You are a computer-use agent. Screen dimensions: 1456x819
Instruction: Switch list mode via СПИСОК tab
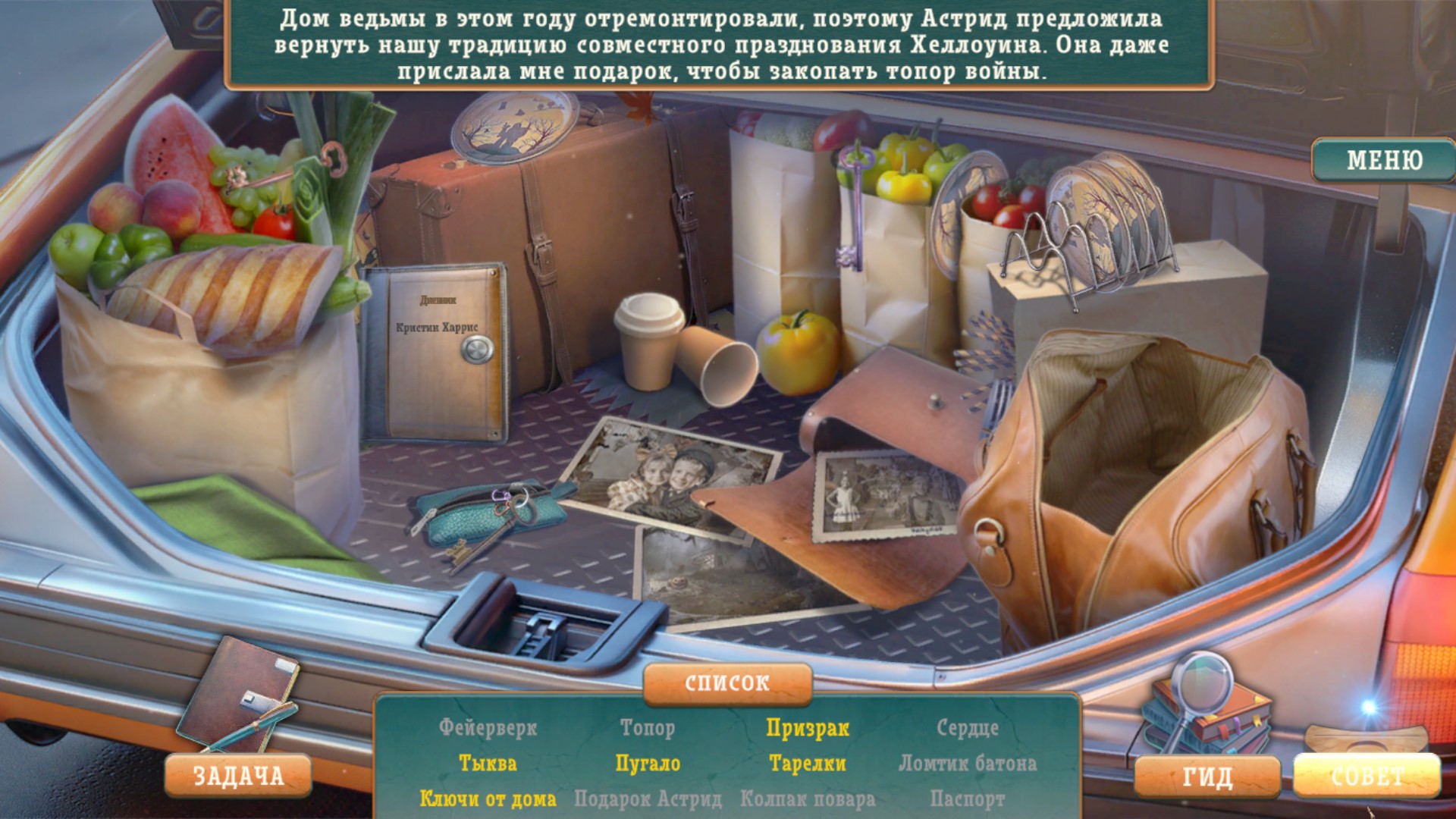tap(727, 683)
